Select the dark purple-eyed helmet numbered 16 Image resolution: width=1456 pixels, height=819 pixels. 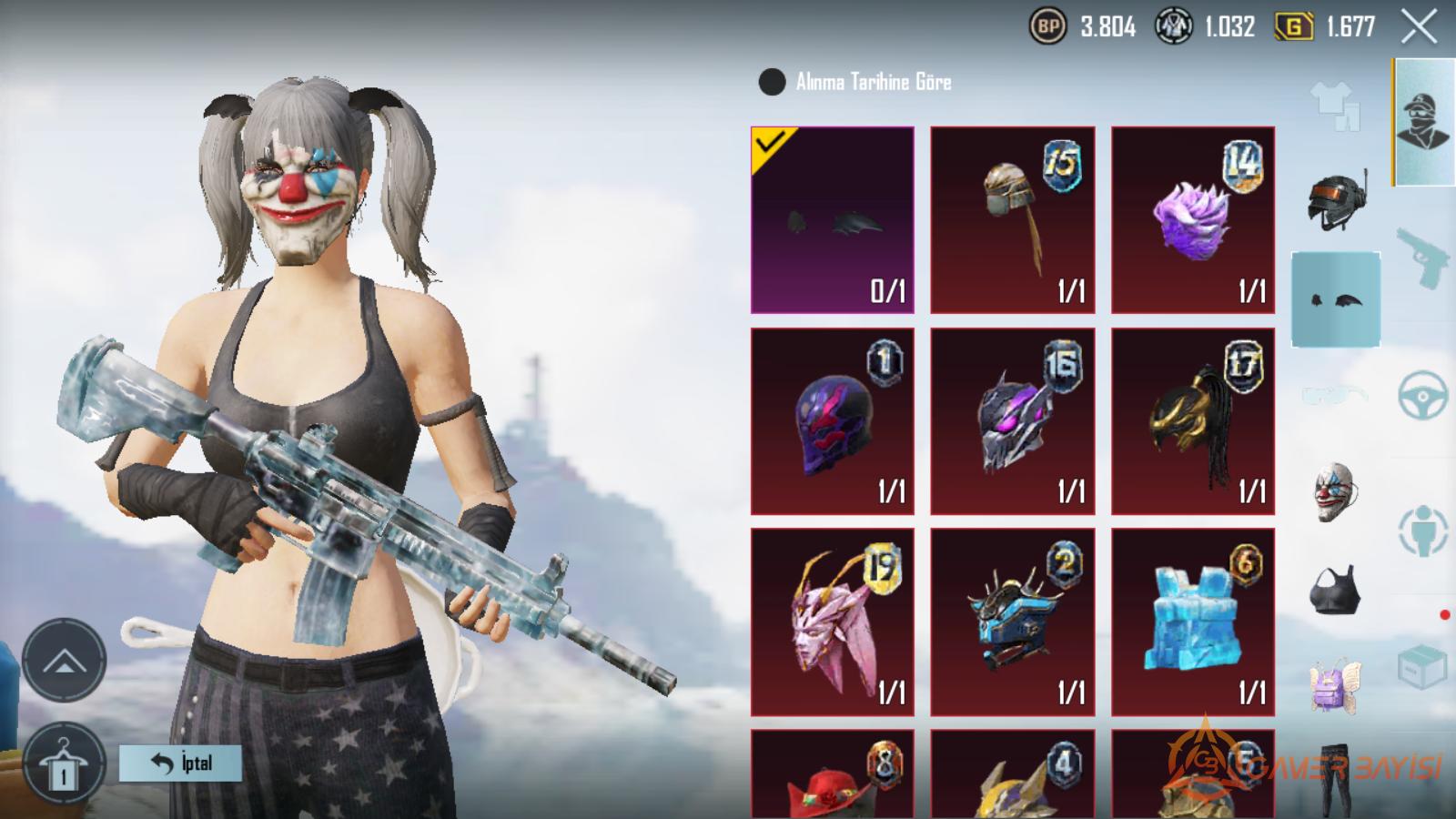point(1012,421)
